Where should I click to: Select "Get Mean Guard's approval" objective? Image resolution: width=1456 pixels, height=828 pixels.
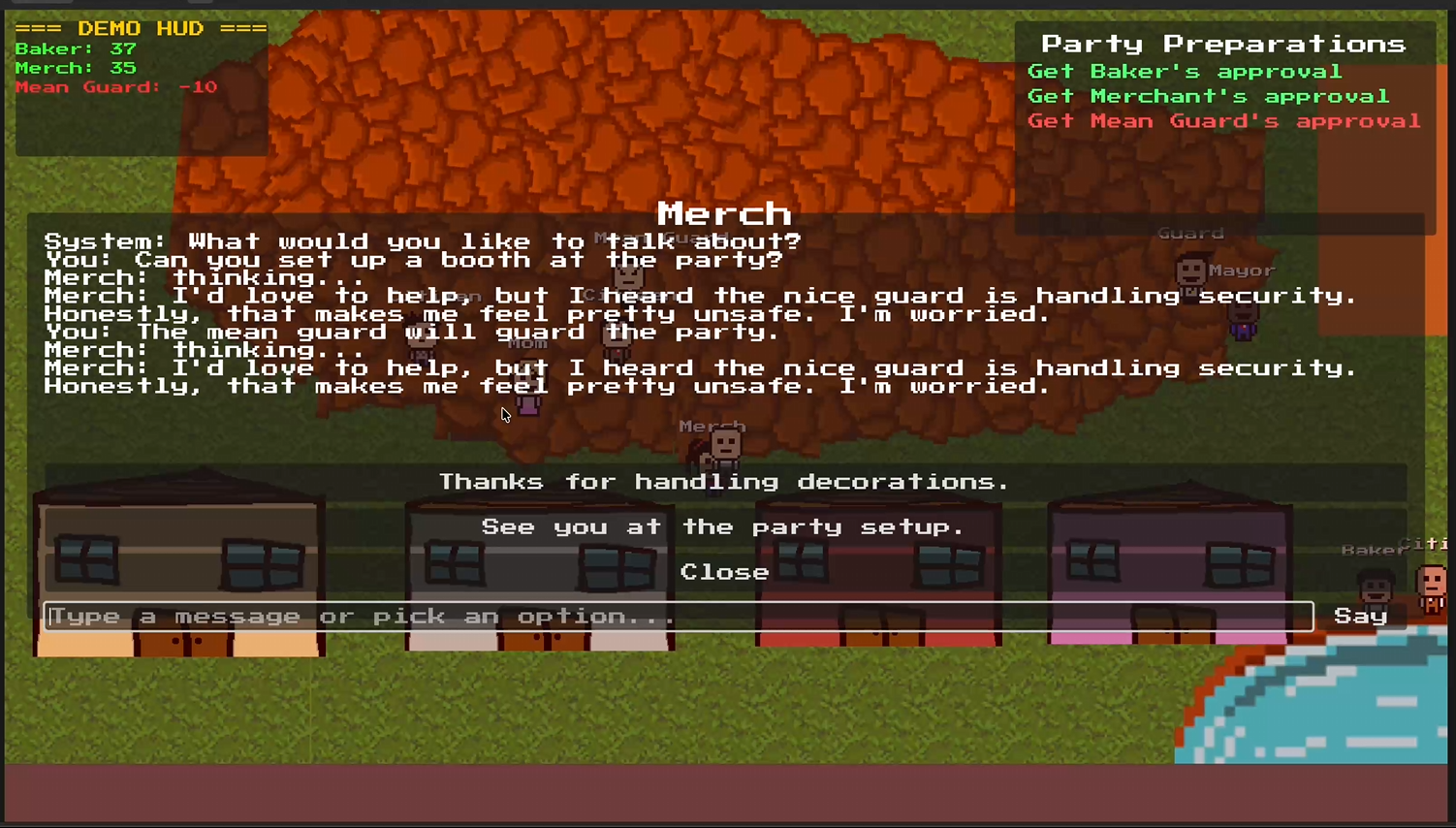pos(1223,121)
